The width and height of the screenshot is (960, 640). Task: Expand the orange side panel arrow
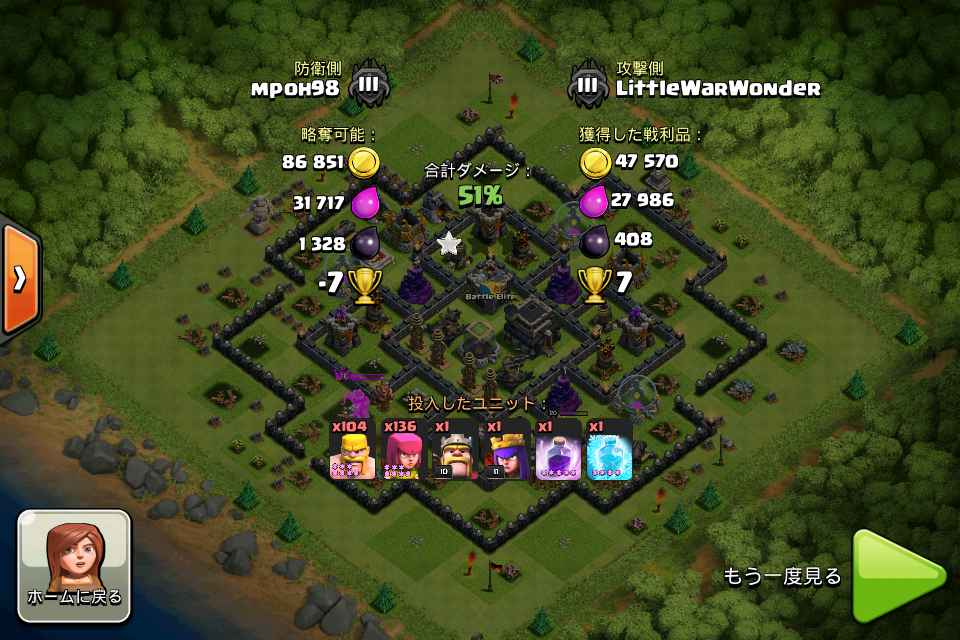[19, 279]
